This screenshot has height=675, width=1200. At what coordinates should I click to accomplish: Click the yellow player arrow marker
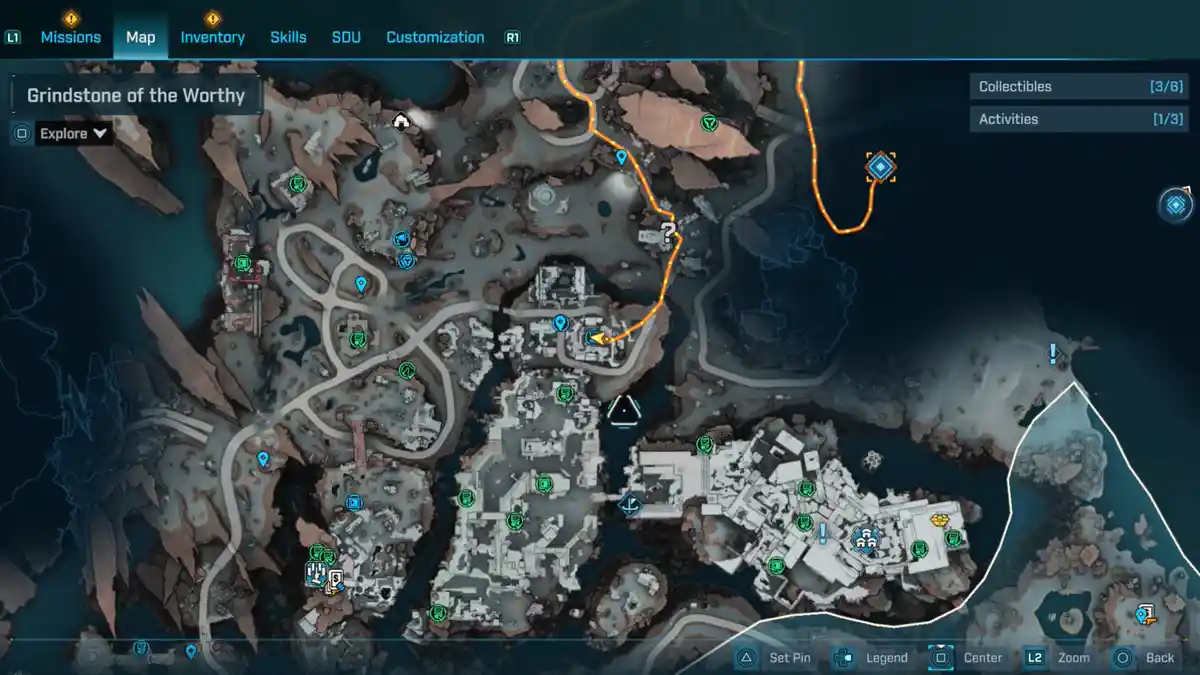pos(598,339)
